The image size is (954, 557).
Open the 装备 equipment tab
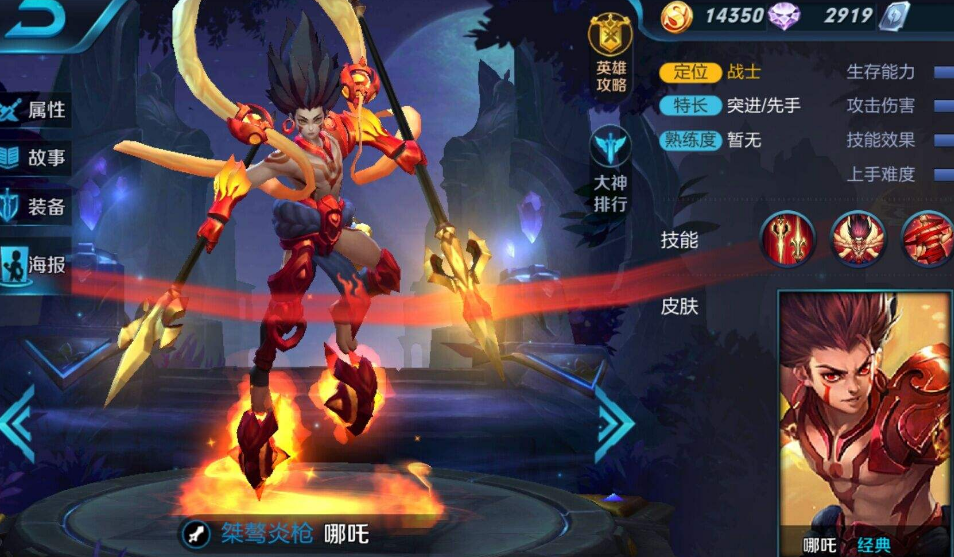(x=36, y=207)
